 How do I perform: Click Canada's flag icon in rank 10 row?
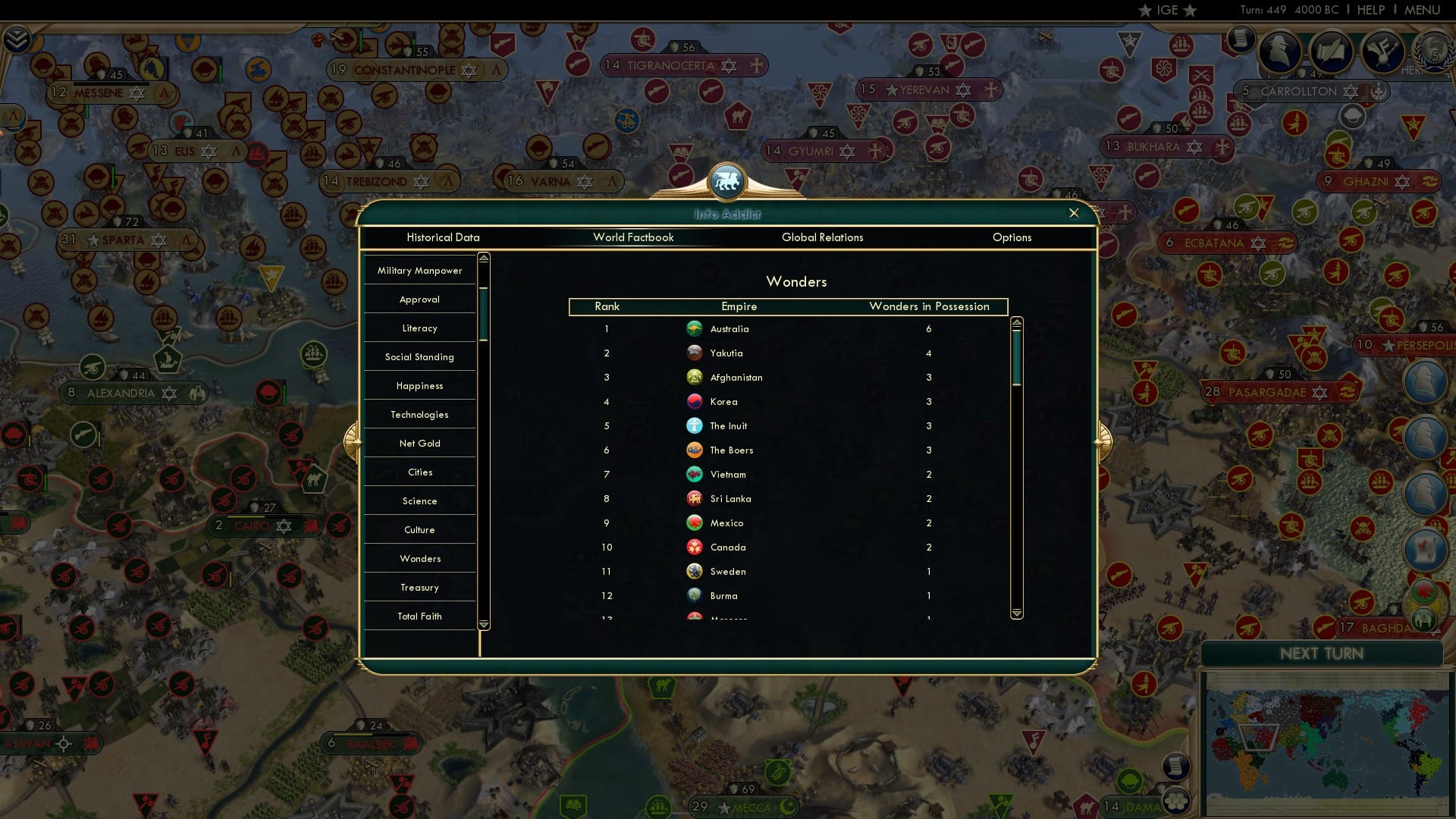click(x=695, y=547)
